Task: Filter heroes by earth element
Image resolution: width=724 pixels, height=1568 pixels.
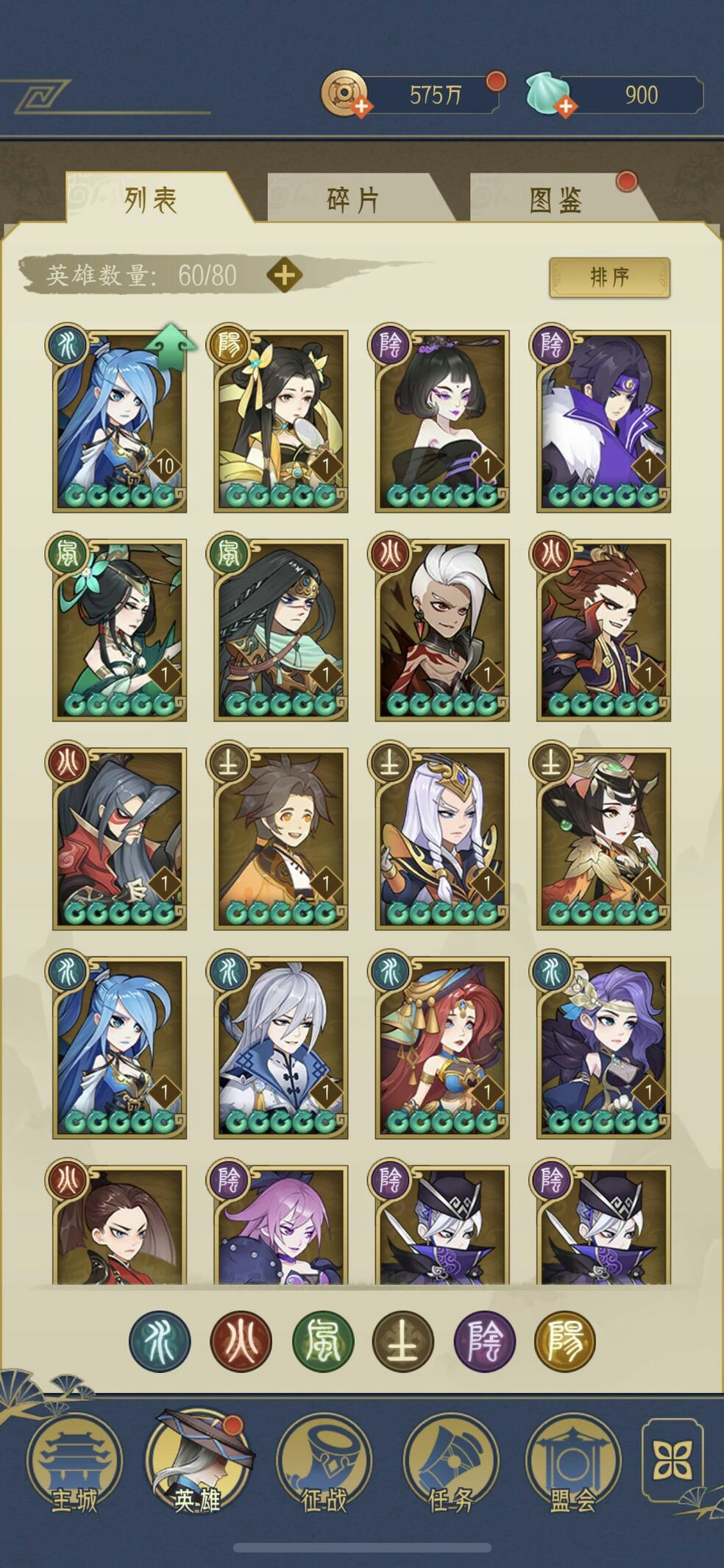Action: tap(403, 1341)
